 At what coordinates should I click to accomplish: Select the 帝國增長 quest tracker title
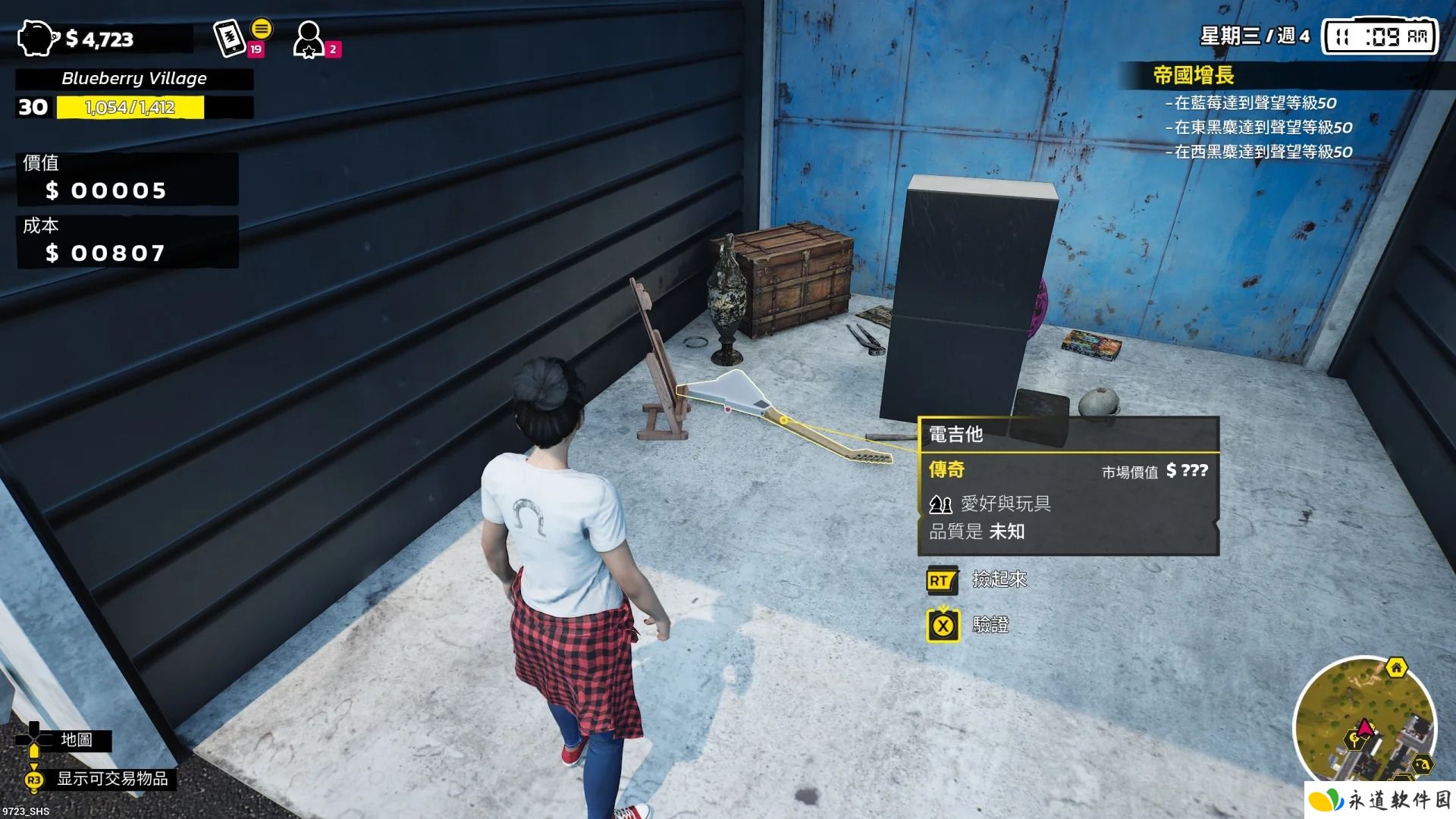(x=1193, y=75)
